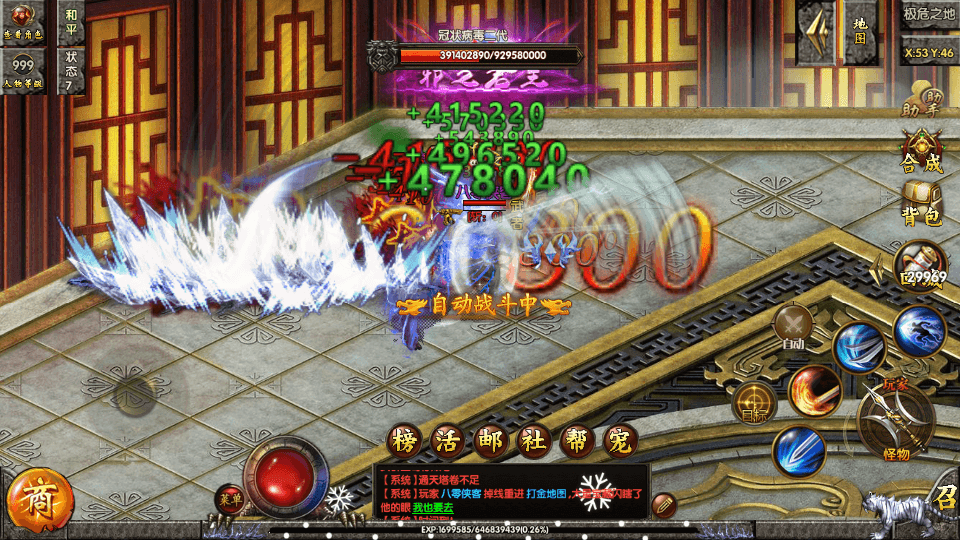This screenshot has width=960, height=540.
Task: Open the 背包 backpack
Action: [921, 204]
